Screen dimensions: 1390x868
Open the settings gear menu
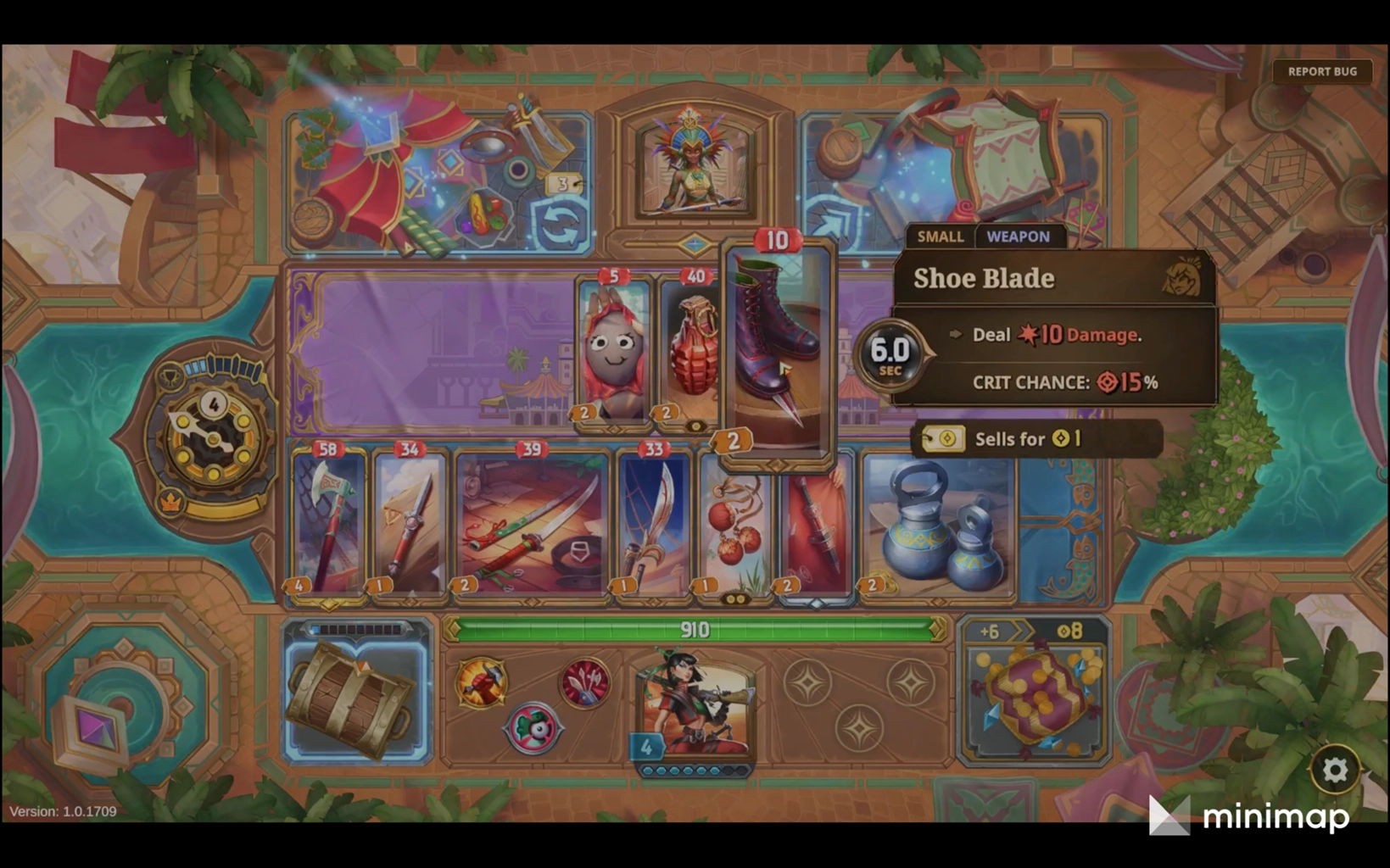point(1334,770)
